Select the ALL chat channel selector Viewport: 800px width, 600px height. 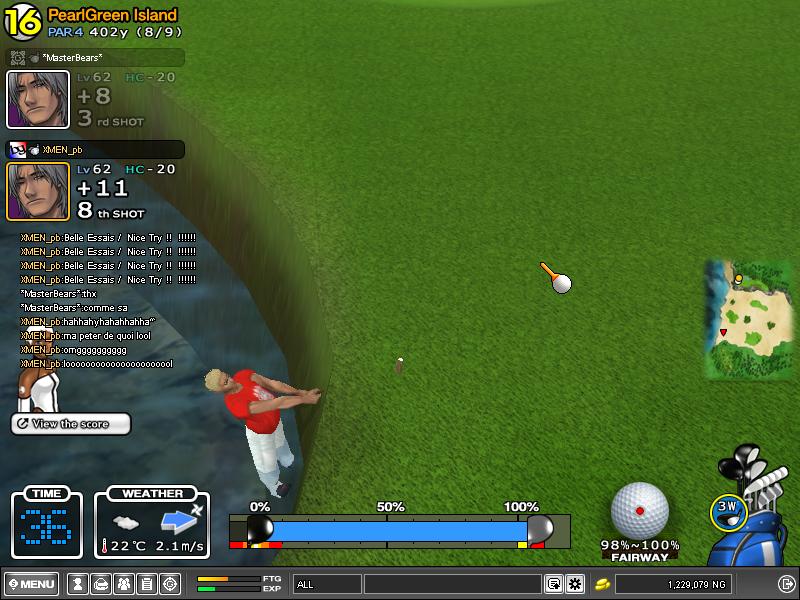327,584
